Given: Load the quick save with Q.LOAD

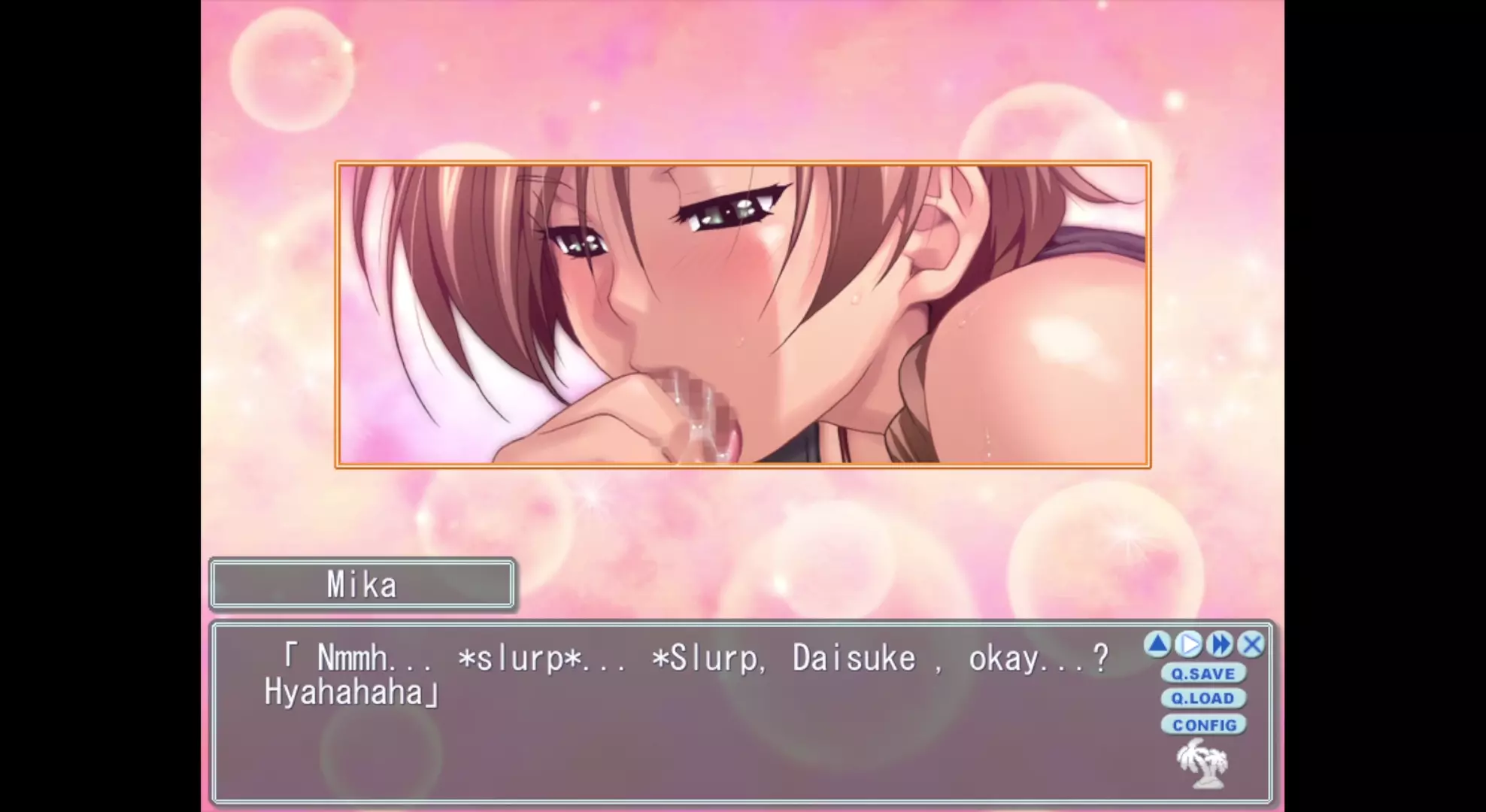Looking at the screenshot, I should 1202,698.
